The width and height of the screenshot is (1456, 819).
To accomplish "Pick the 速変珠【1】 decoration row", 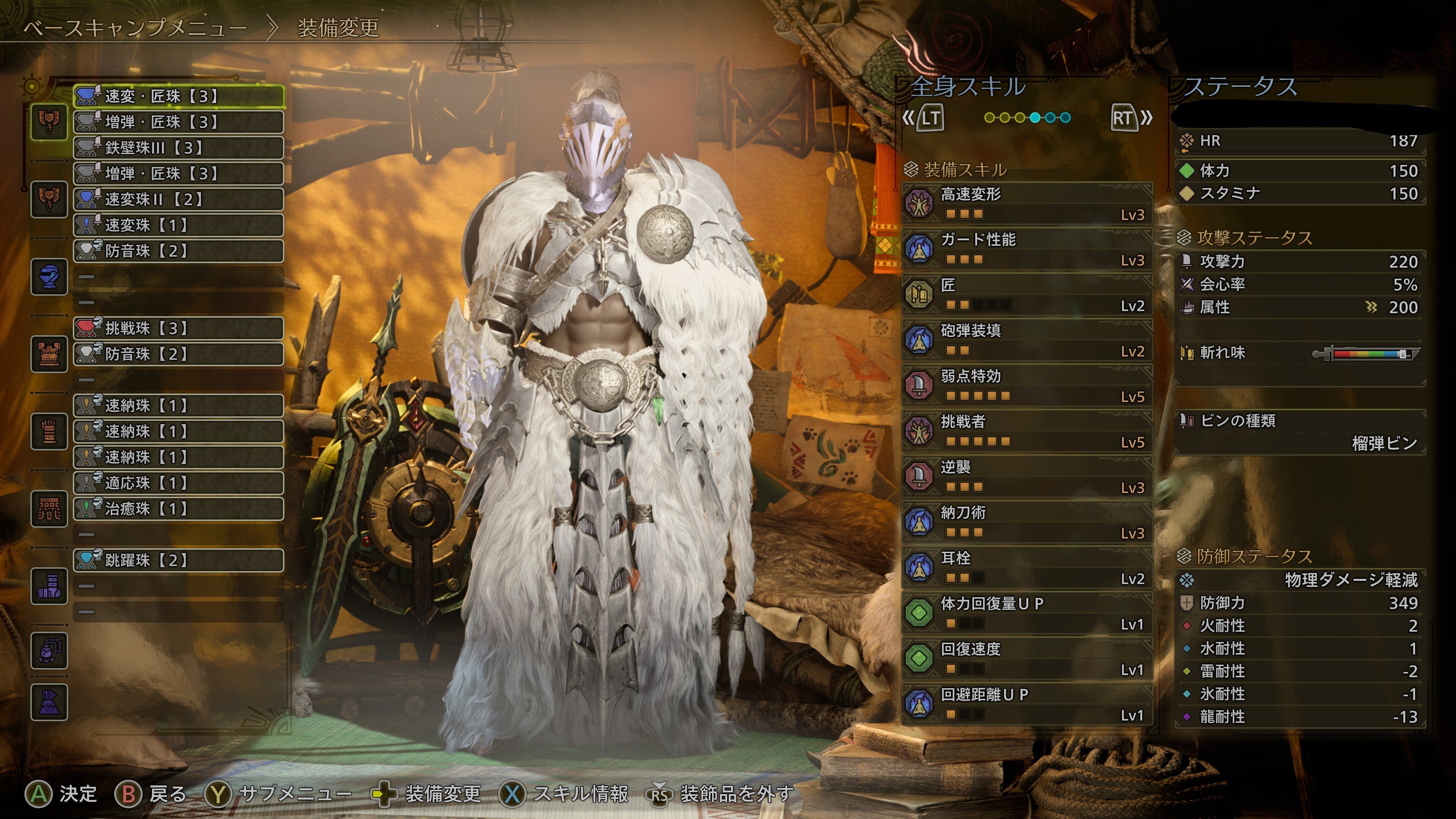I will [179, 225].
